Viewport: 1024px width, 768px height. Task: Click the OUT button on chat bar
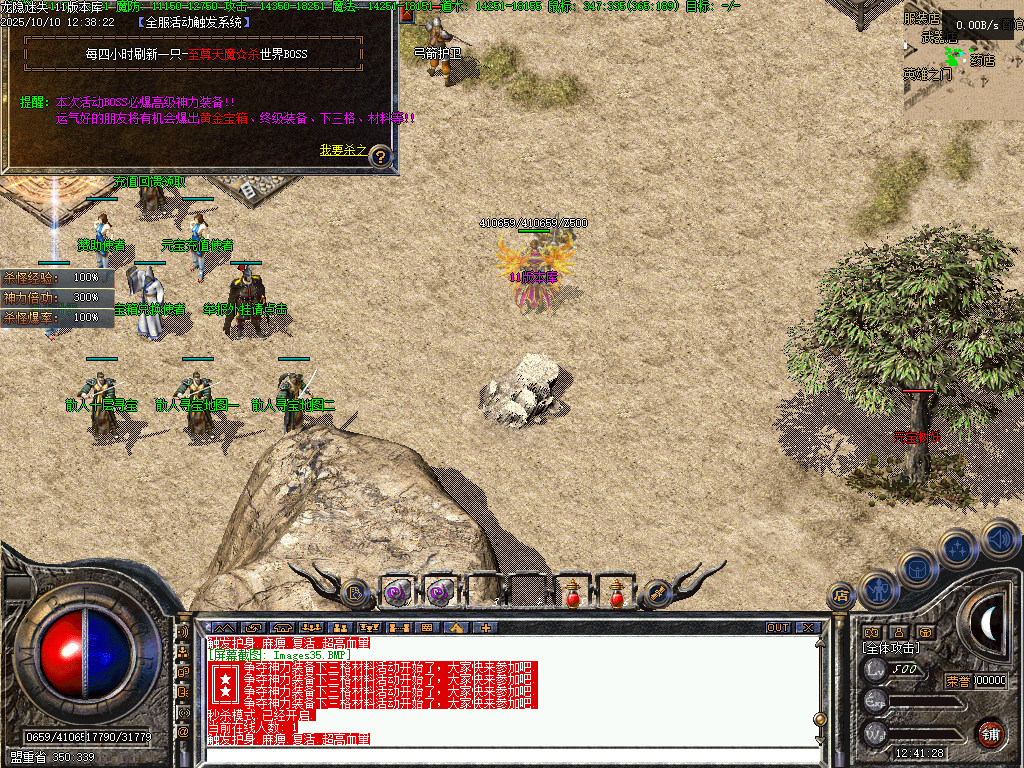pos(778,628)
